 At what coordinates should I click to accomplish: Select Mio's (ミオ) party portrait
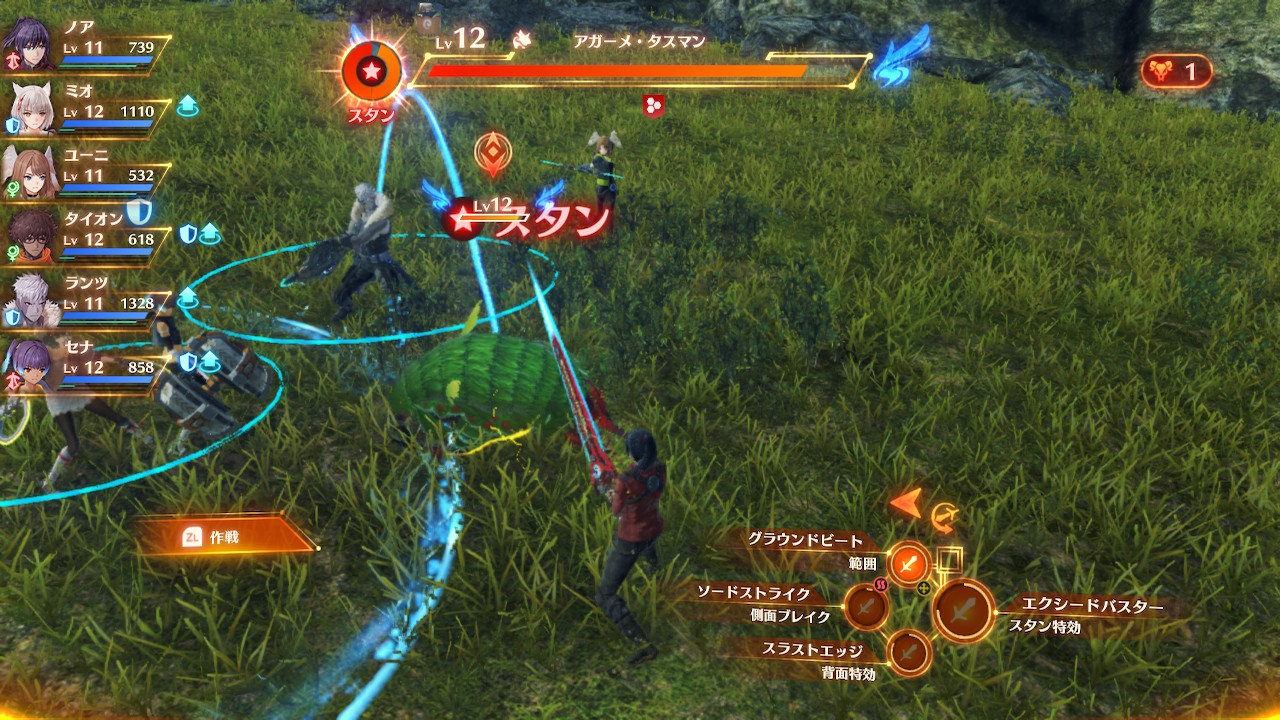click(30, 107)
